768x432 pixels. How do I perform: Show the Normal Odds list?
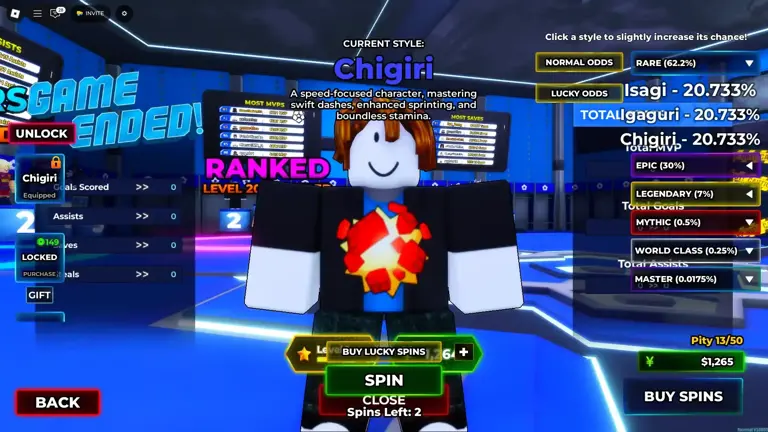578,63
